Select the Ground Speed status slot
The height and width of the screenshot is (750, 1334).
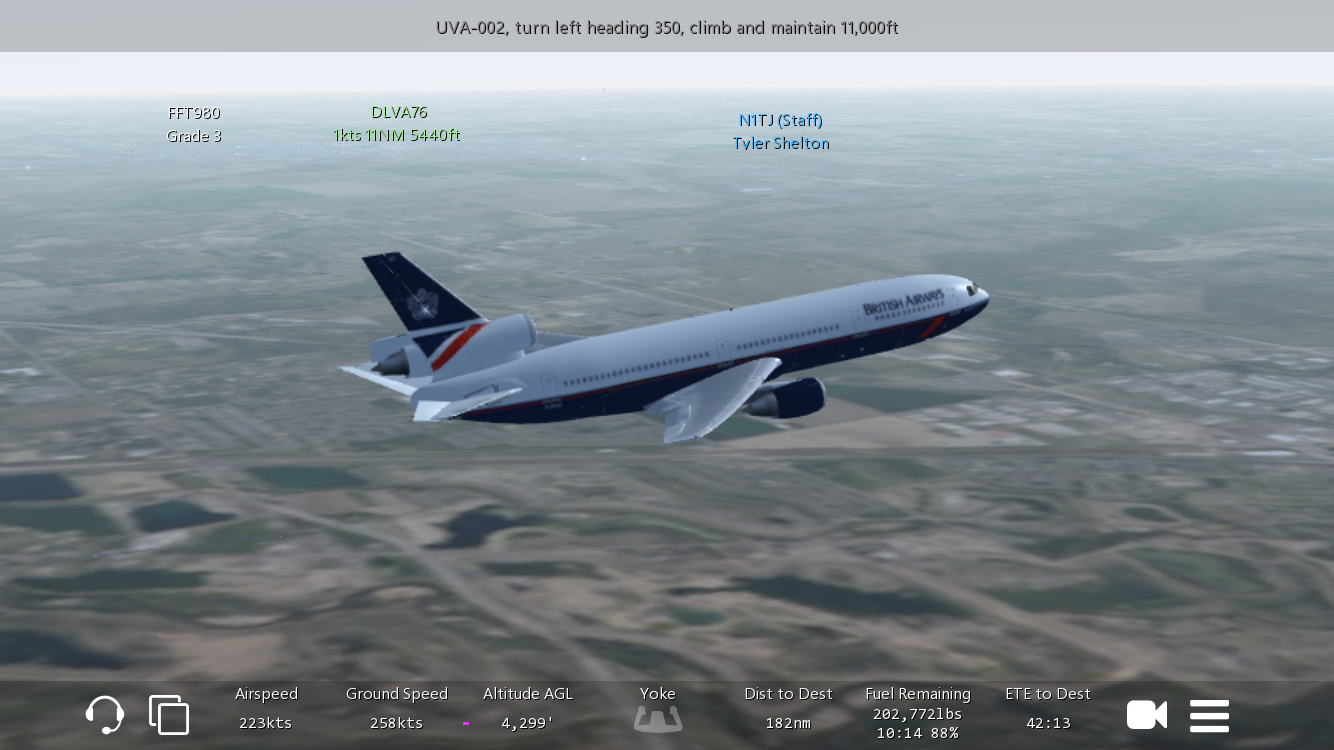(397, 709)
